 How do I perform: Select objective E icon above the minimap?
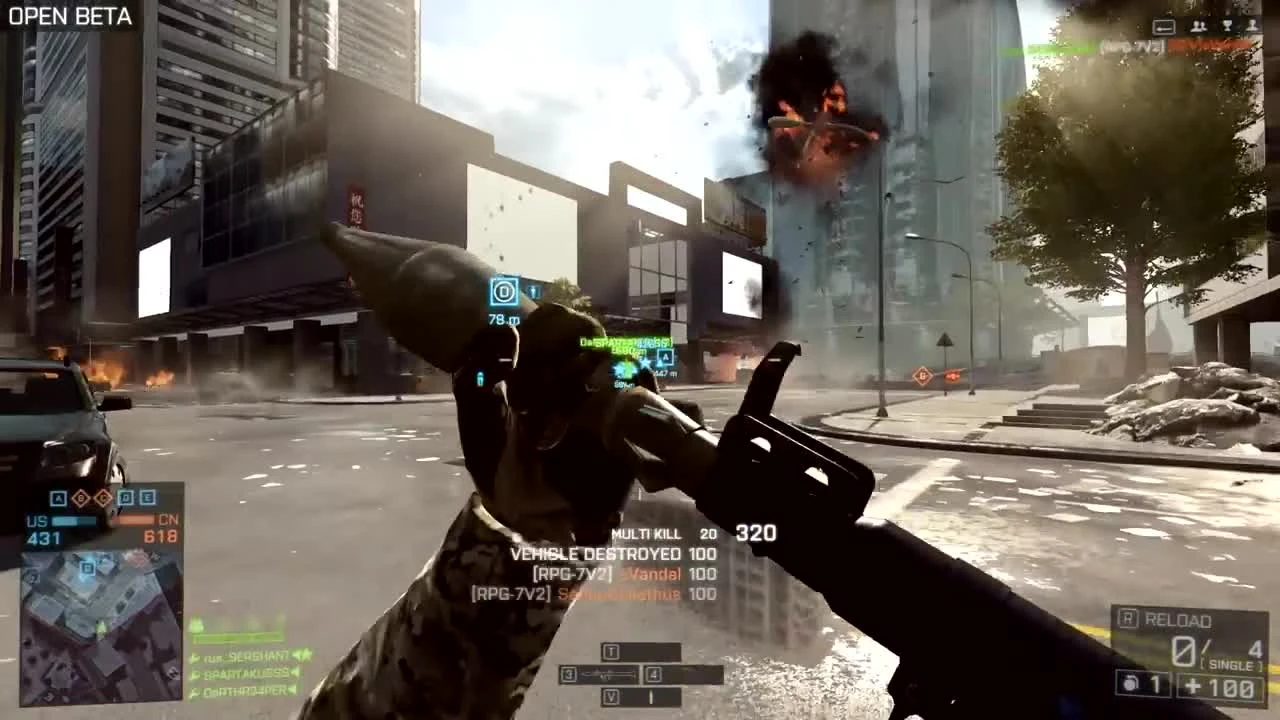(x=148, y=497)
